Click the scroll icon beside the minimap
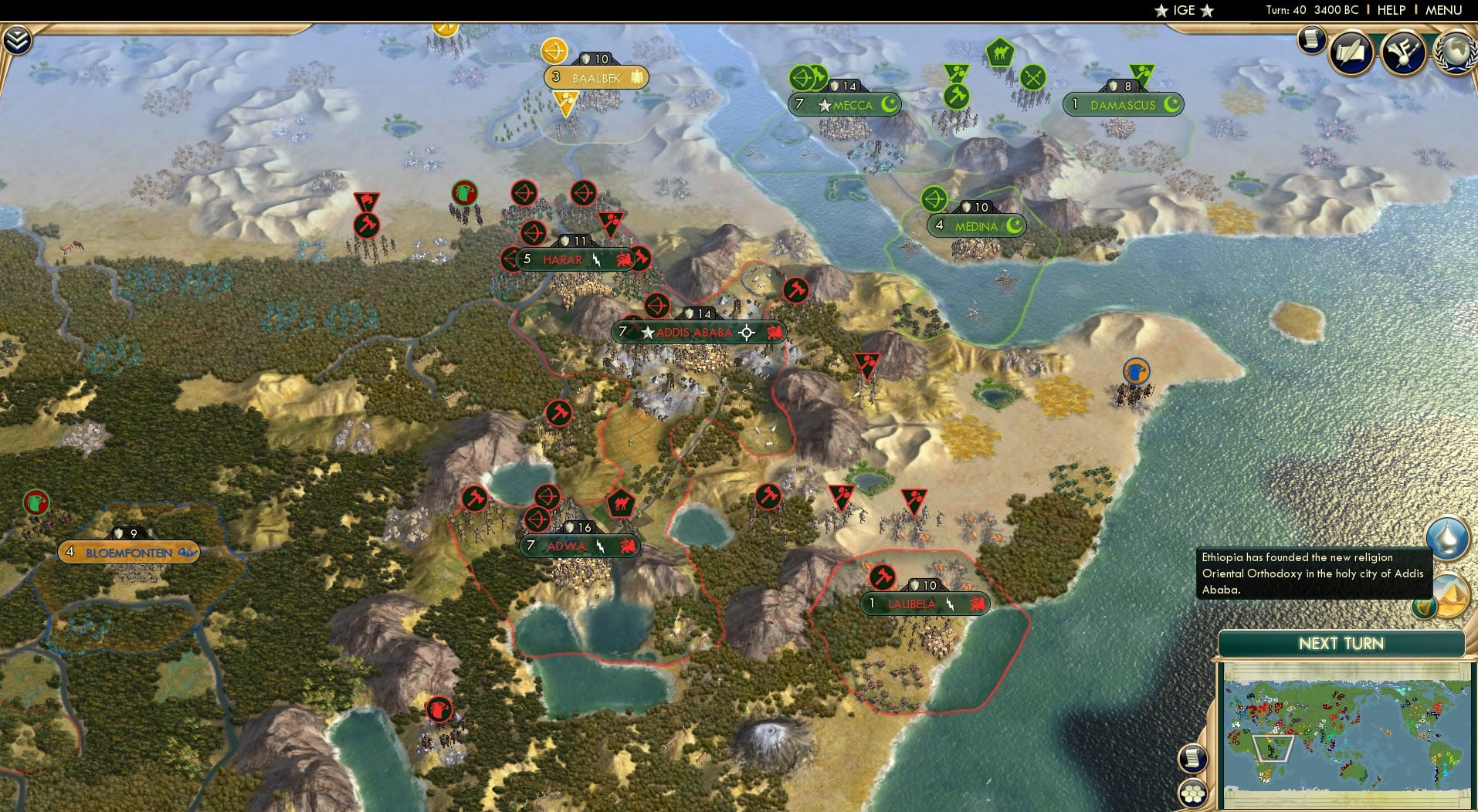This screenshot has width=1478, height=812. (1192, 758)
